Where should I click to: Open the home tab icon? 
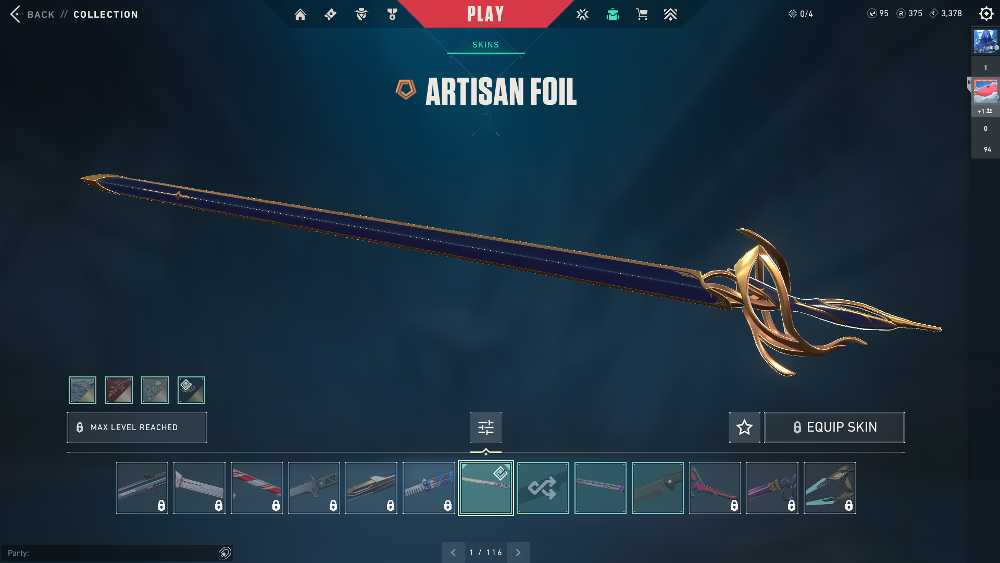tap(301, 15)
